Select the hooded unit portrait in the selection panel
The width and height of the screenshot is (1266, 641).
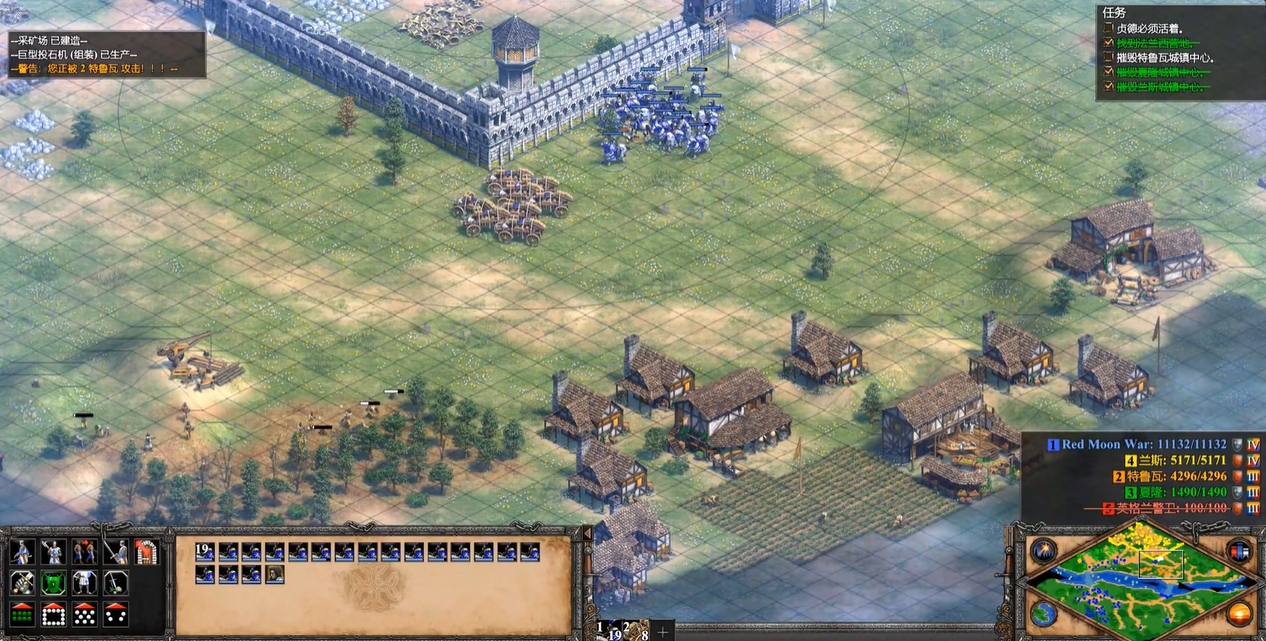pos(274,574)
